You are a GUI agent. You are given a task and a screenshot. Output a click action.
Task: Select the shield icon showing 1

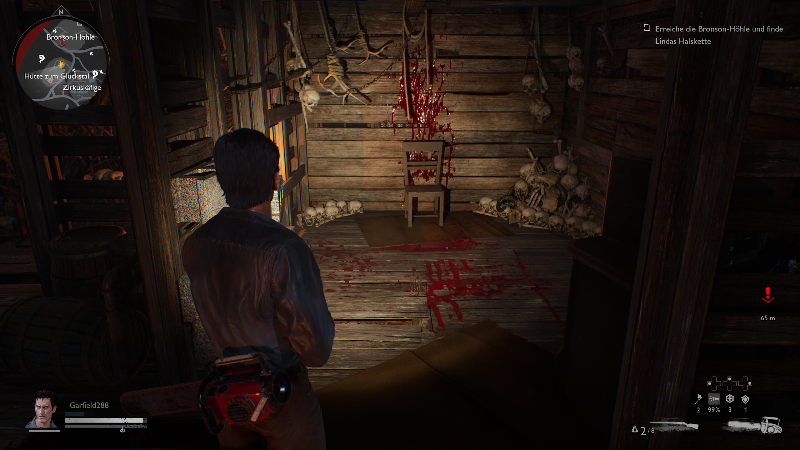pyautogui.click(x=746, y=398)
